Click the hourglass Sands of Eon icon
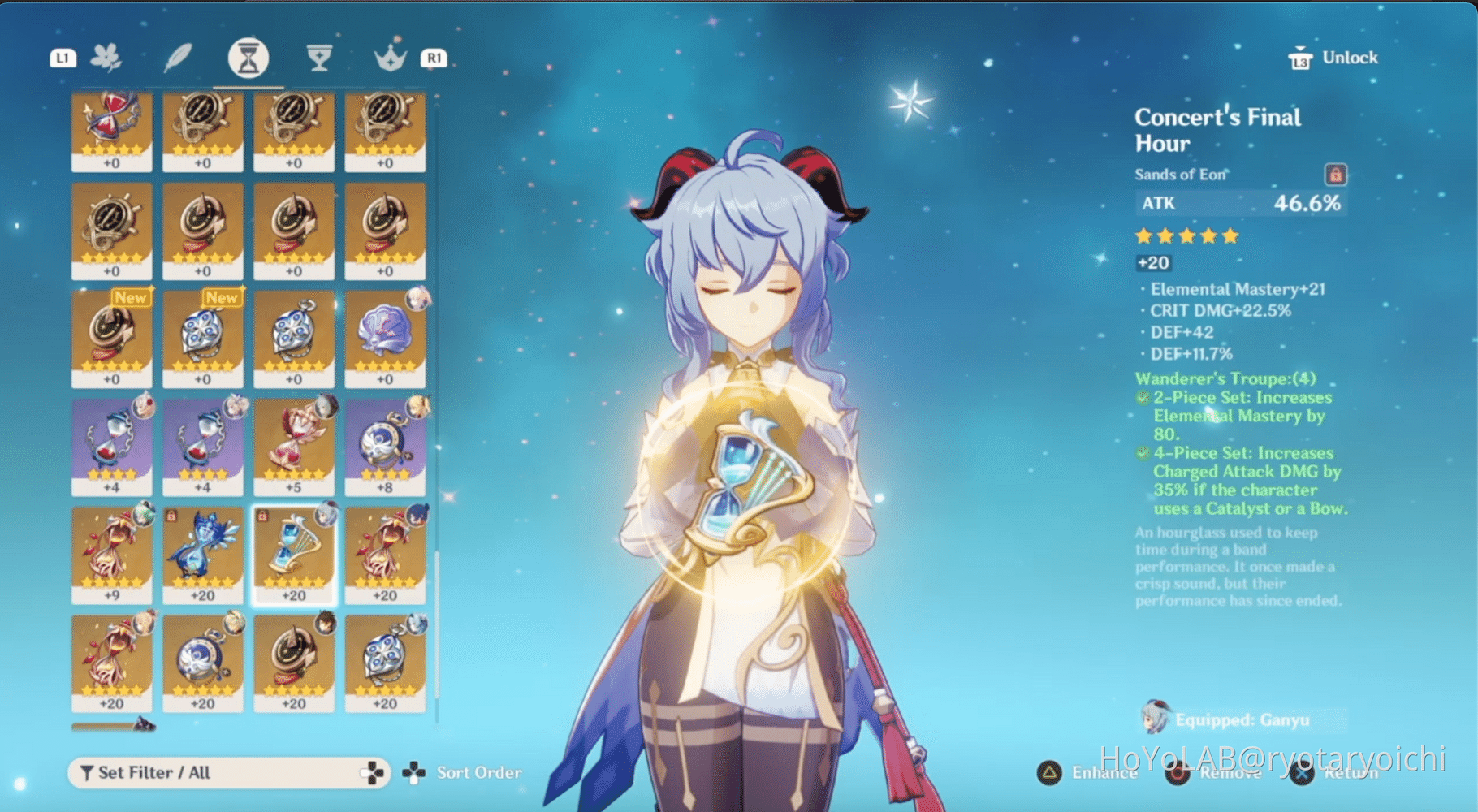1478x812 pixels. [x=248, y=58]
